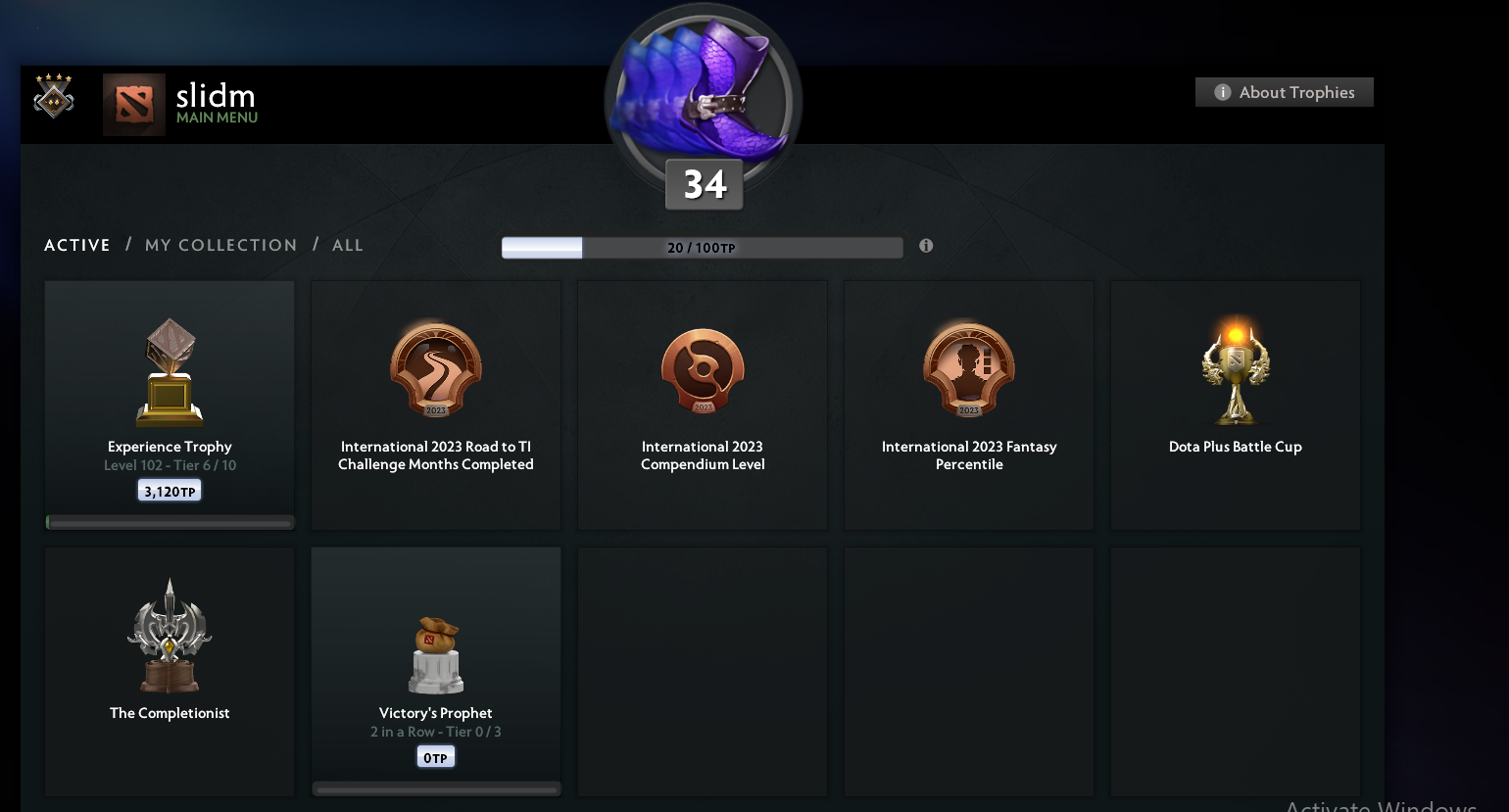
Task: Click the level 34 boot avatar
Action: tap(702, 98)
